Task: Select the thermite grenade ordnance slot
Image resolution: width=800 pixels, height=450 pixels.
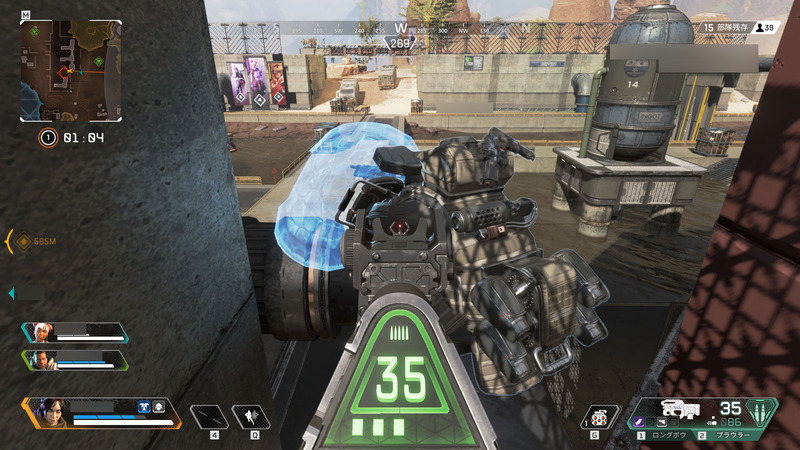Action: click(598, 418)
